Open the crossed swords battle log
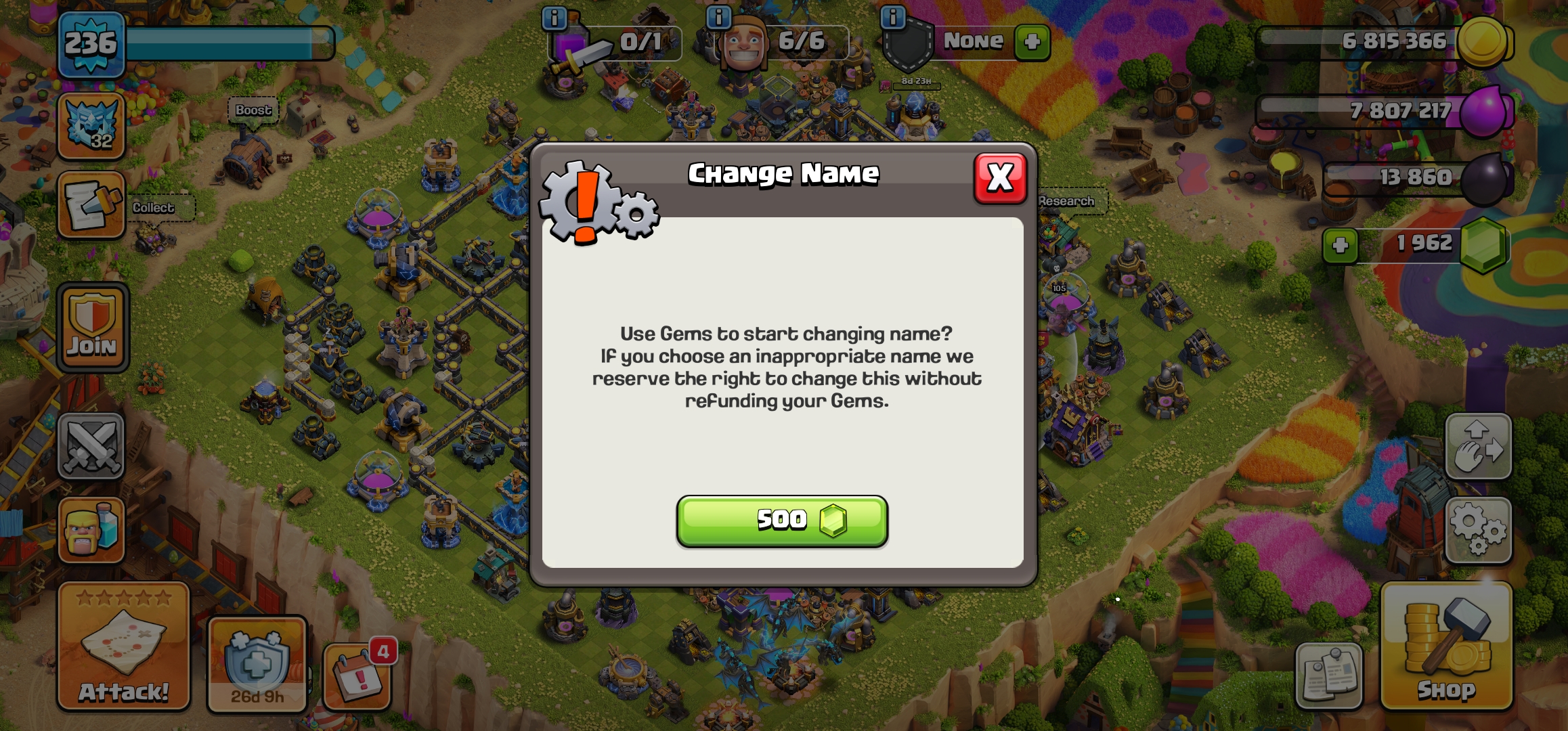This screenshot has height=731, width=1568. (x=91, y=447)
